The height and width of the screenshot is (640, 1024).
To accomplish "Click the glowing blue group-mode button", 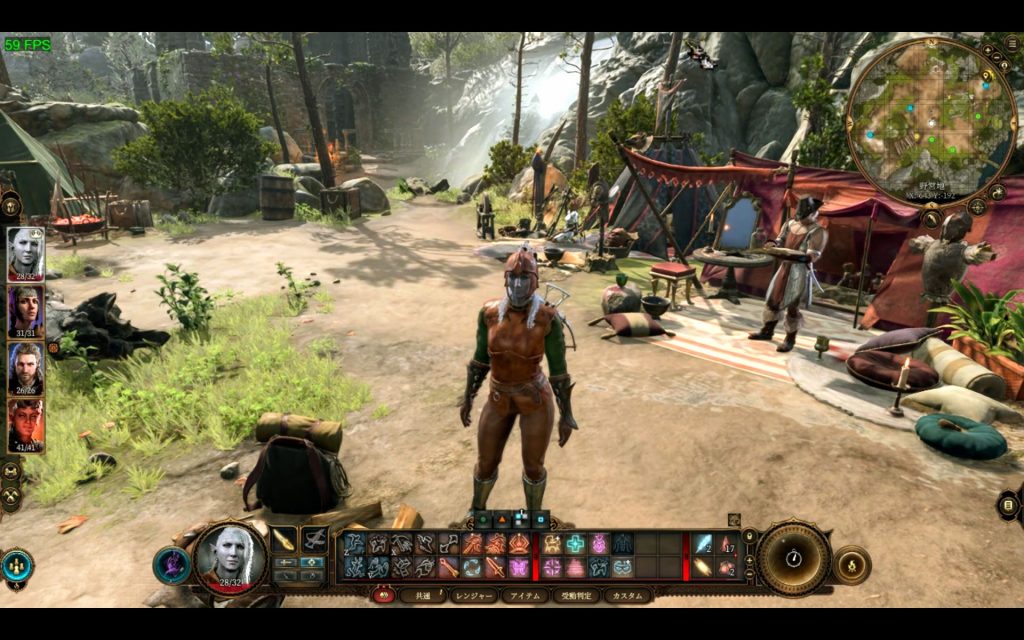I will click(17, 565).
